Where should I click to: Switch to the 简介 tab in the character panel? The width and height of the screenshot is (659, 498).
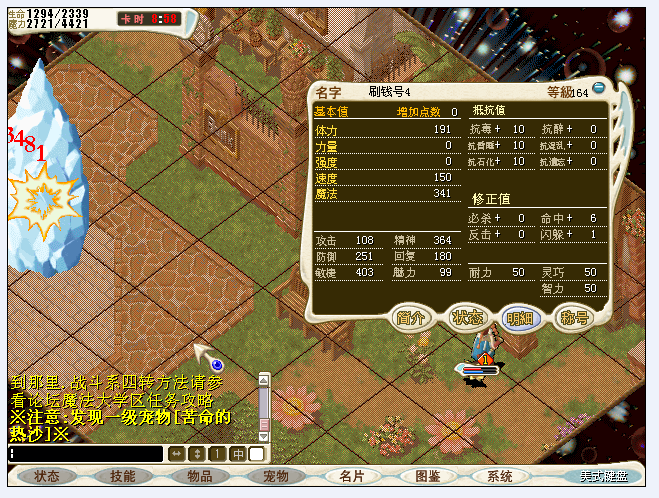point(413,316)
